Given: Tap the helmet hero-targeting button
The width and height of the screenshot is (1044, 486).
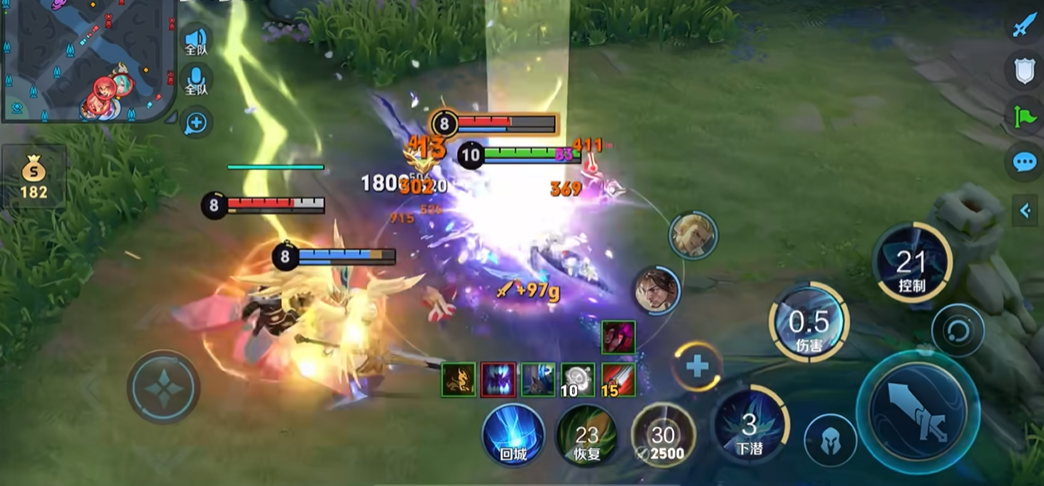Looking at the screenshot, I should point(831,441).
